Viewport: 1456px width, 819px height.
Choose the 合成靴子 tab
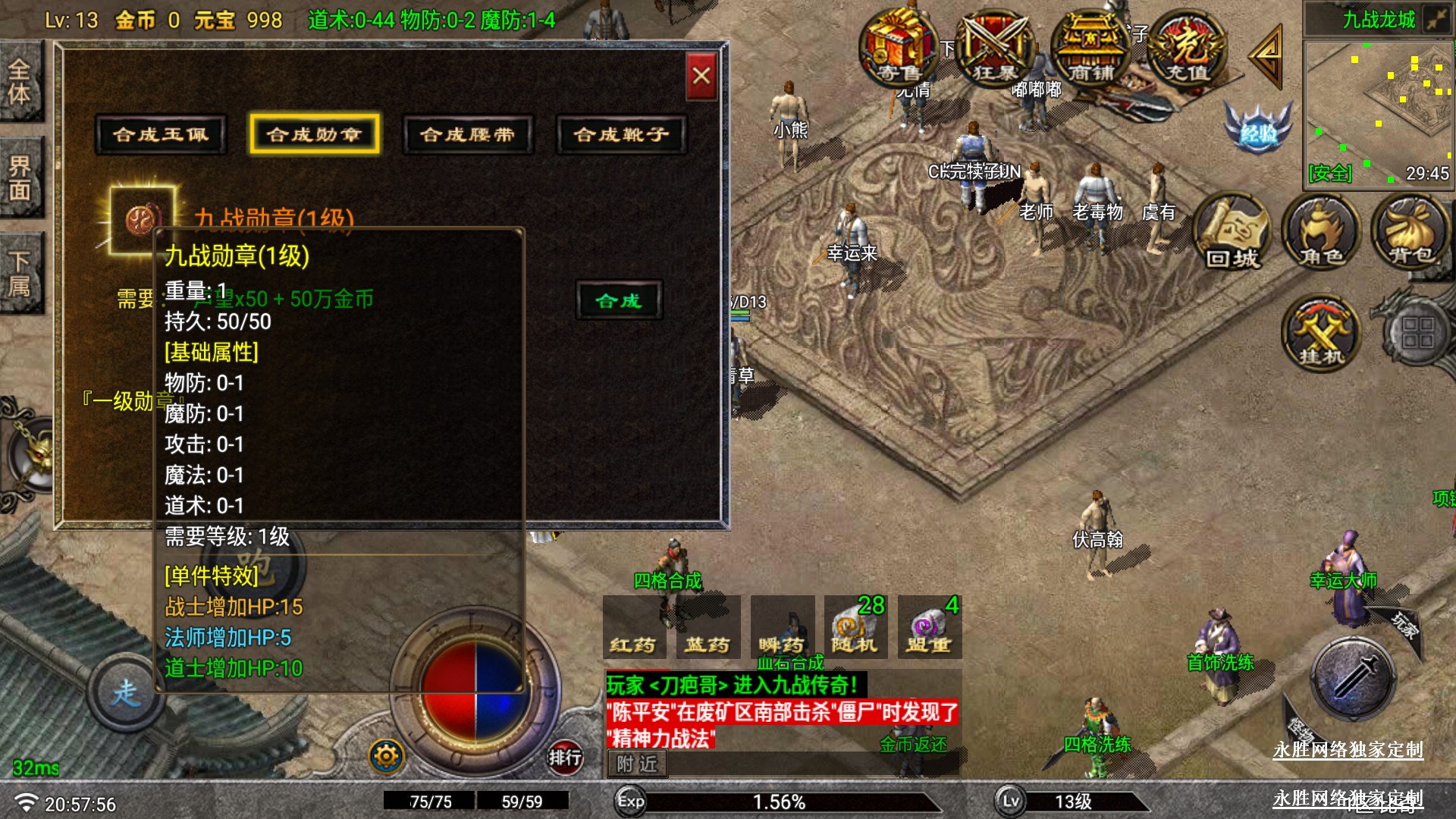coord(621,135)
